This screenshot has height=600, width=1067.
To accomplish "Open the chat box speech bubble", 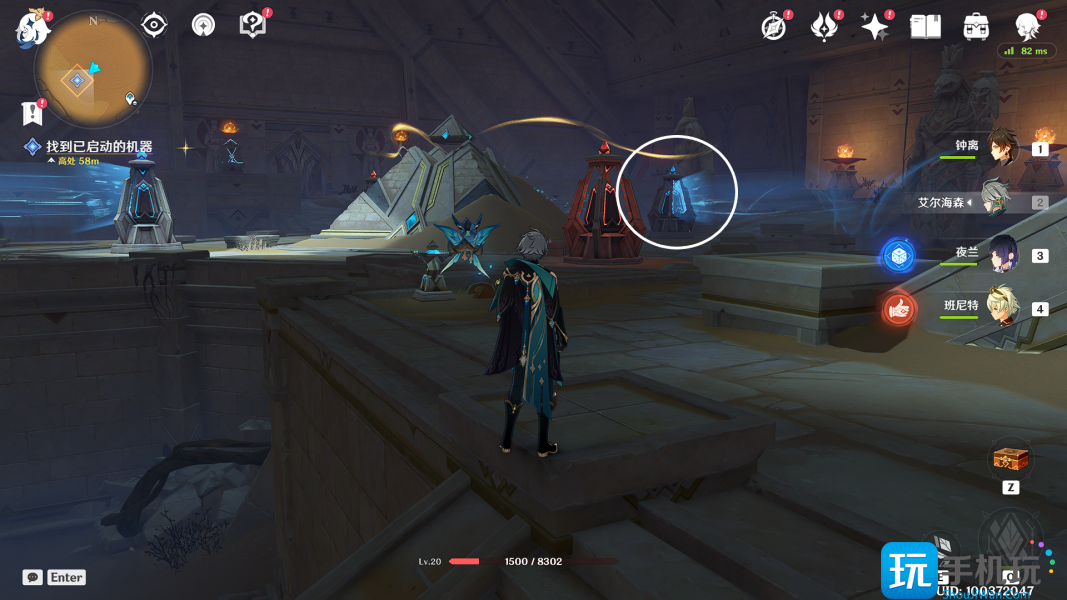I will 33,577.
